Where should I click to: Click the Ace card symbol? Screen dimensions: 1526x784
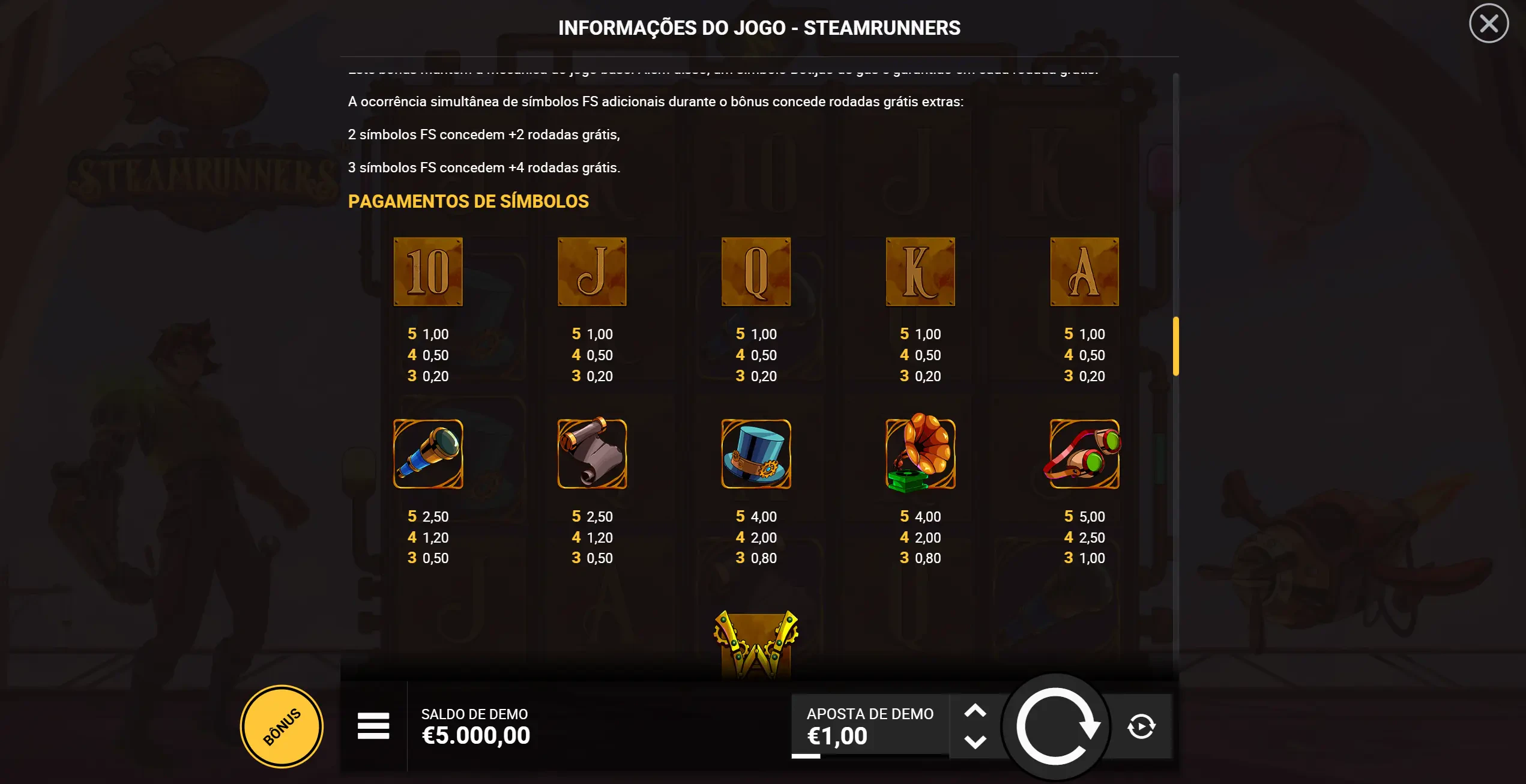[1084, 271]
